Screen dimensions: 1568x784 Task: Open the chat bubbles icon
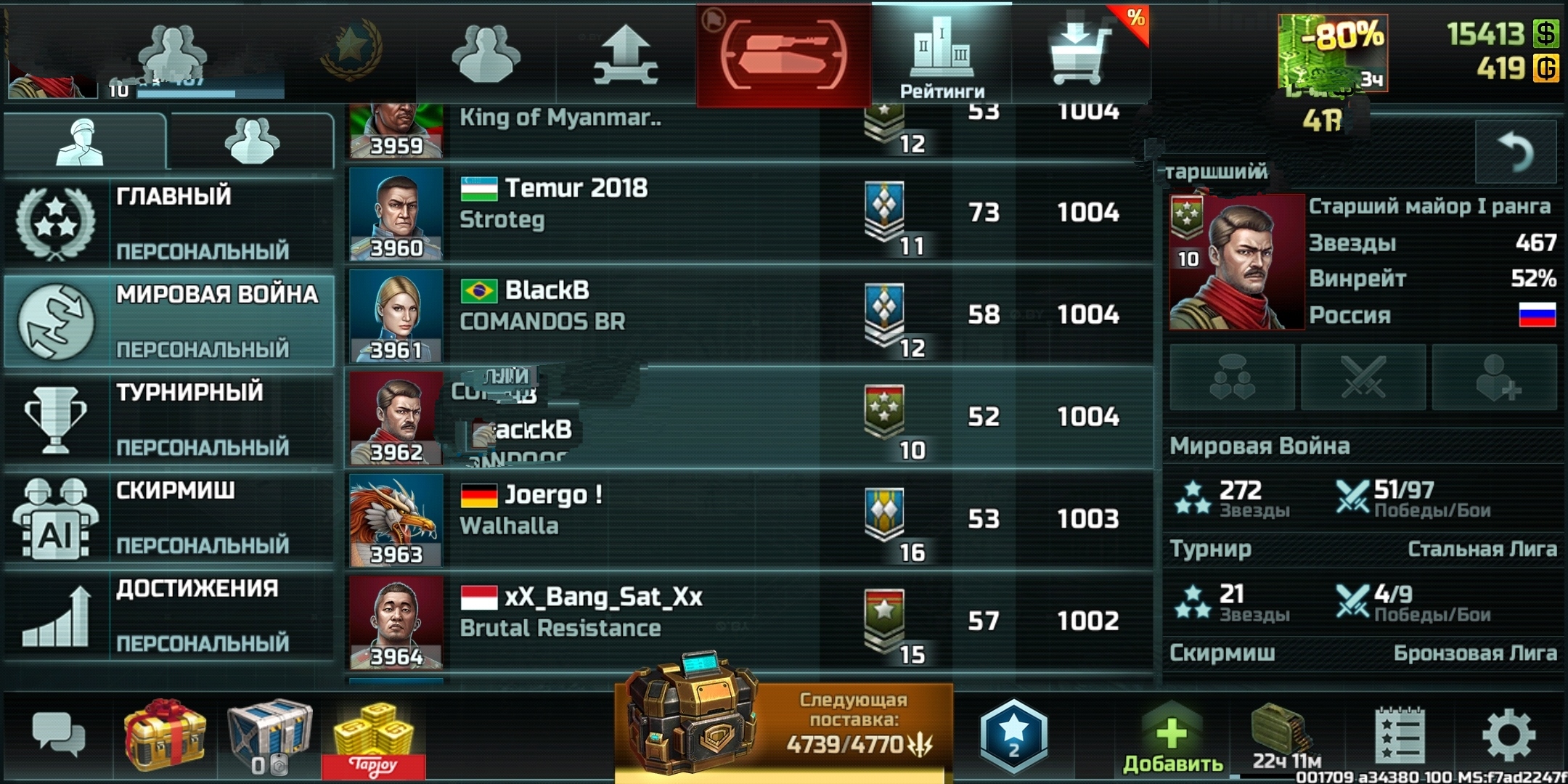(x=58, y=735)
